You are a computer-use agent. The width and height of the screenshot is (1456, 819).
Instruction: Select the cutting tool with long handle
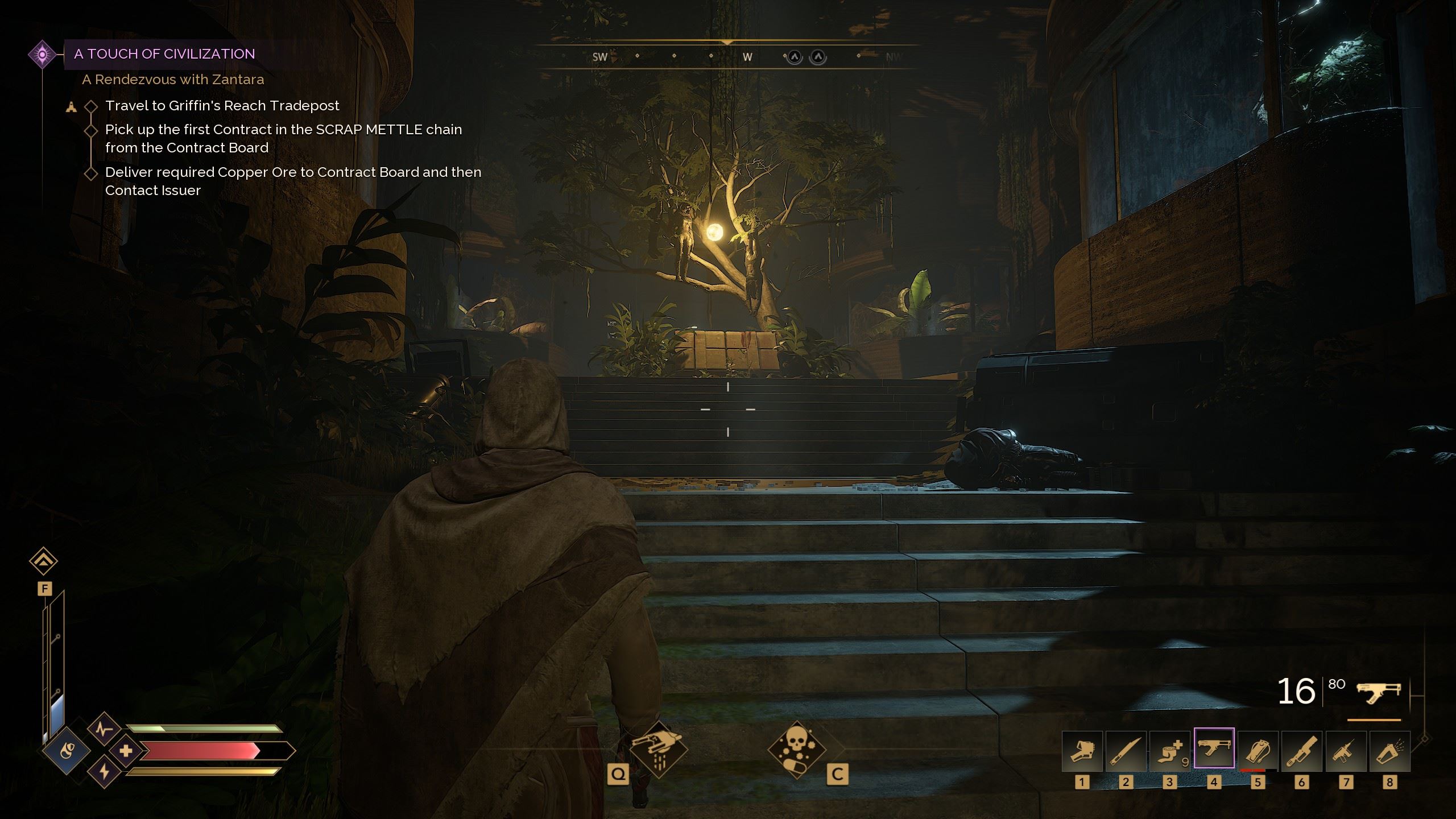(x=1301, y=750)
